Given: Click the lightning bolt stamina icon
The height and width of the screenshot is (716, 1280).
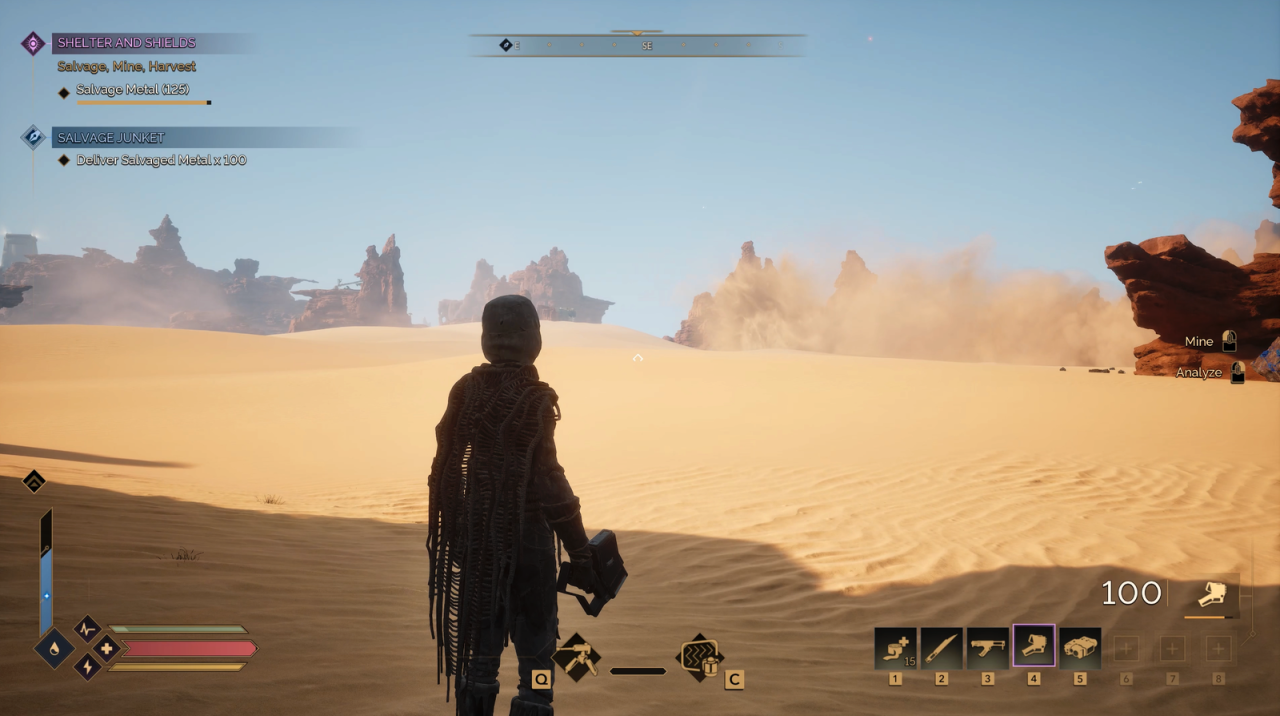Looking at the screenshot, I should coord(87,667).
